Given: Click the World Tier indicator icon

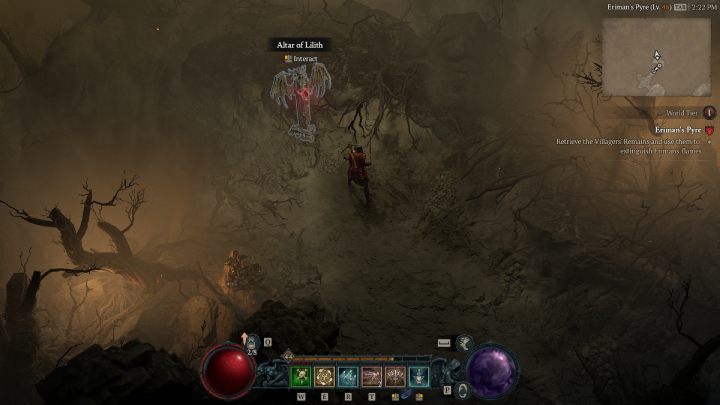Looking at the screenshot, I should pos(709,113).
